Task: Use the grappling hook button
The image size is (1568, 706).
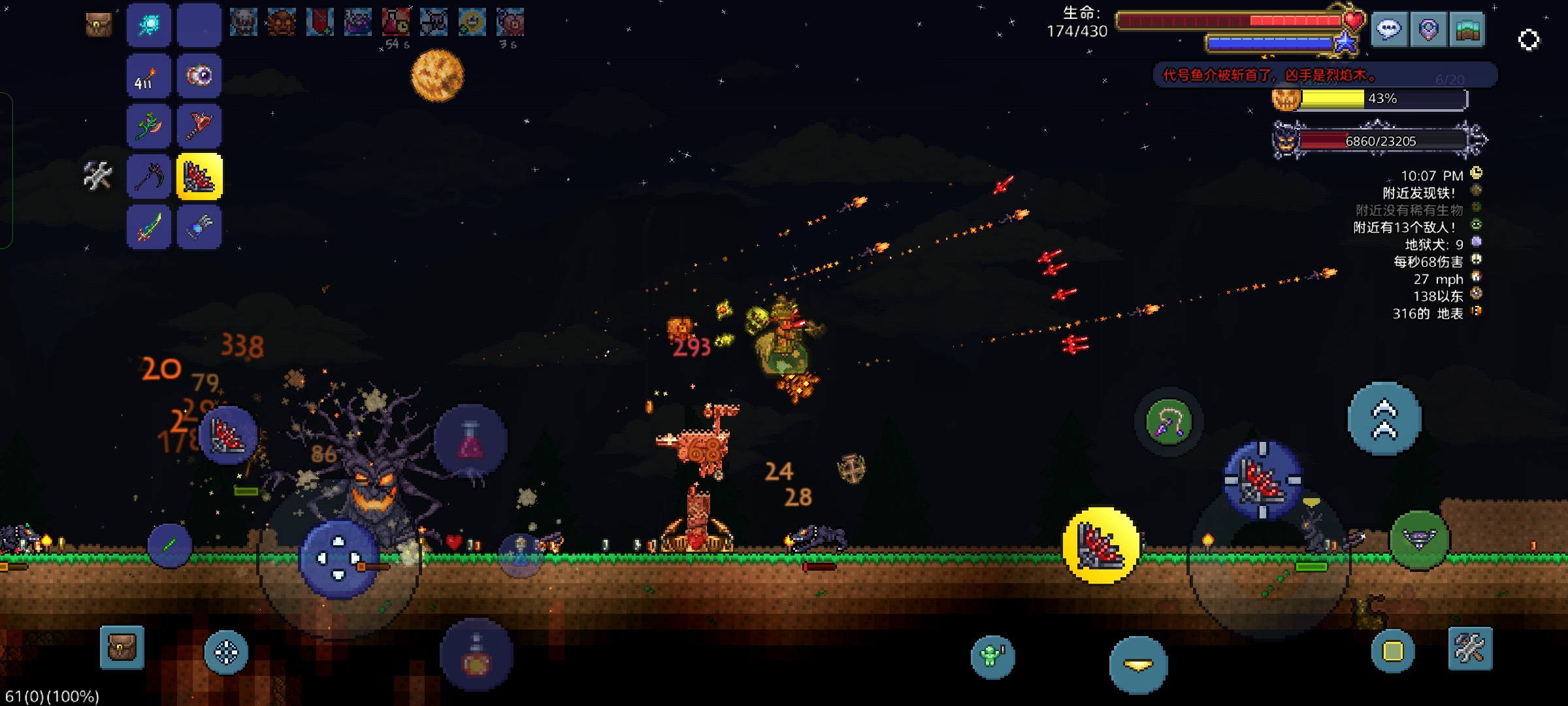Action: pos(1169,422)
